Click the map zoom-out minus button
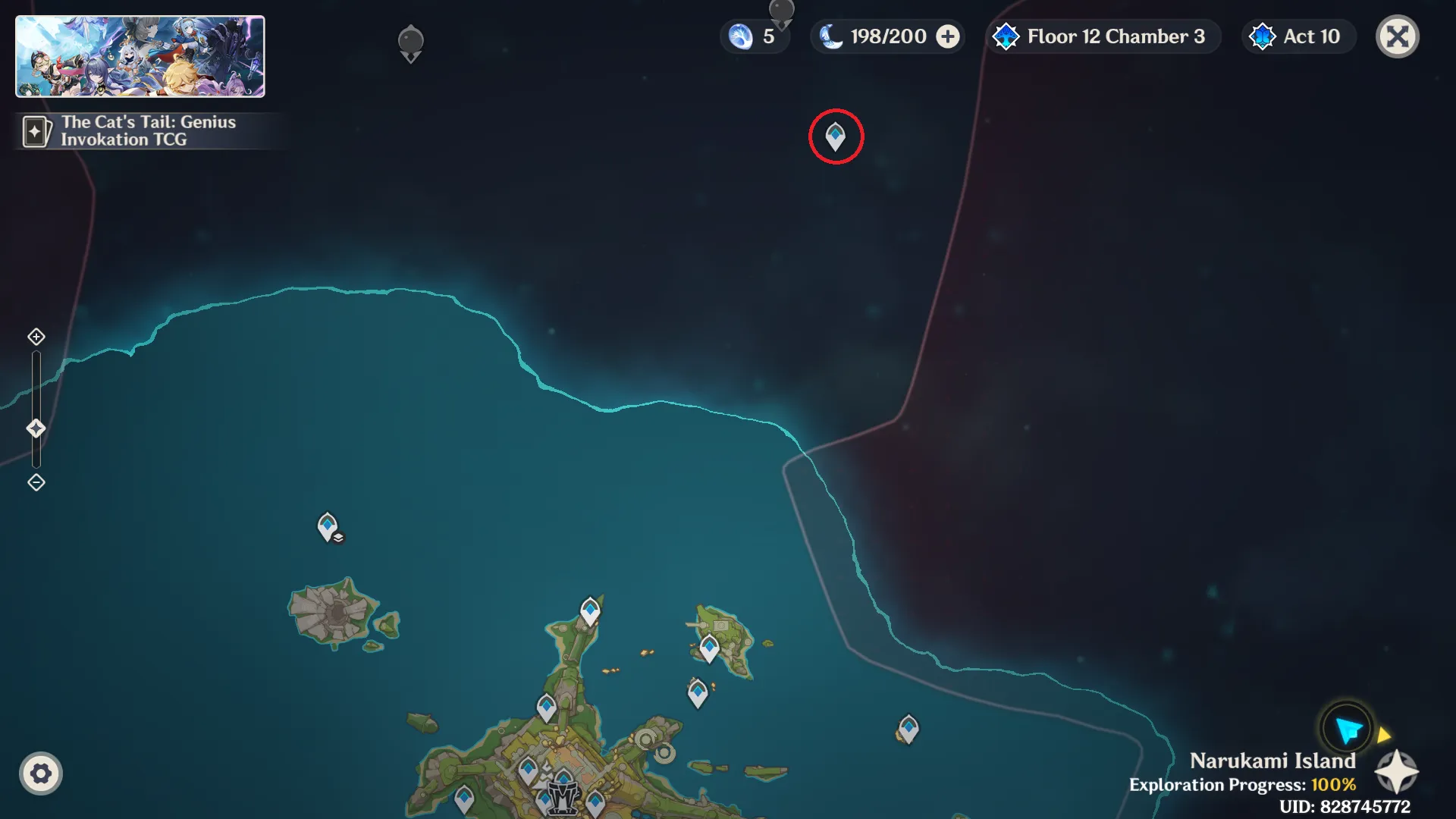Image resolution: width=1456 pixels, height=819 pixels. click(x=36, y=482)
